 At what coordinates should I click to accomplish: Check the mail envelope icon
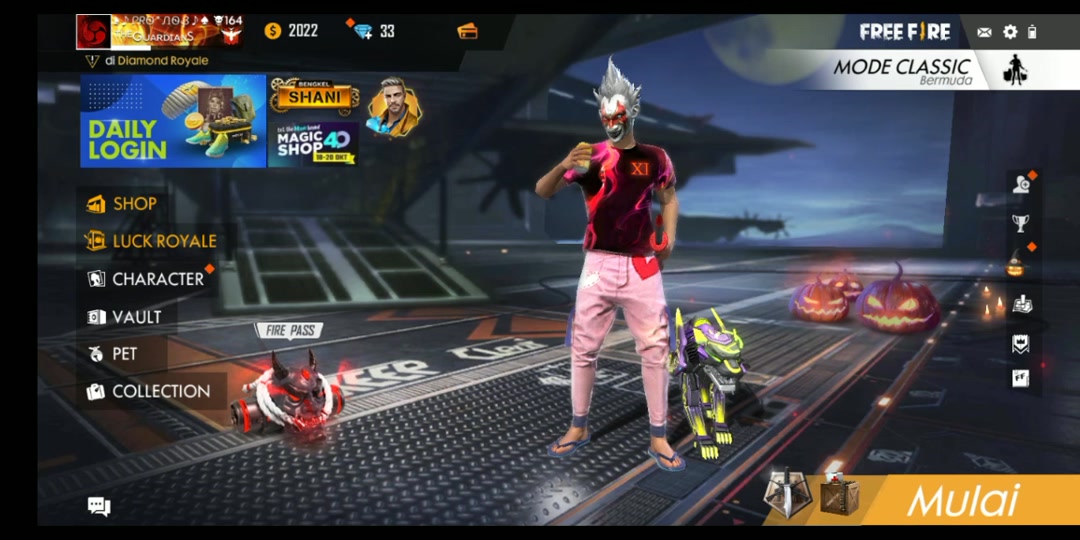coord(984,32)
